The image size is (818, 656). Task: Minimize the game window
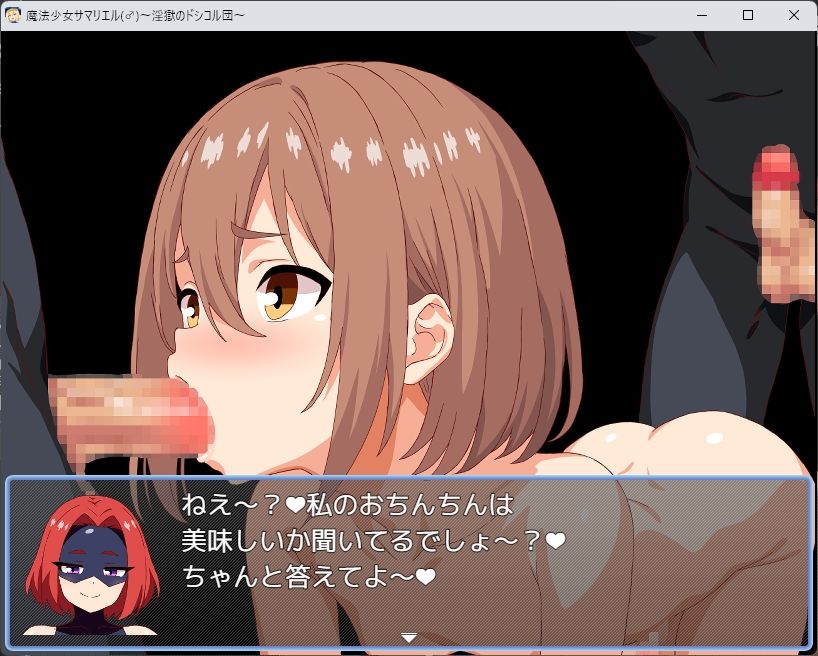tap(702, 15)
